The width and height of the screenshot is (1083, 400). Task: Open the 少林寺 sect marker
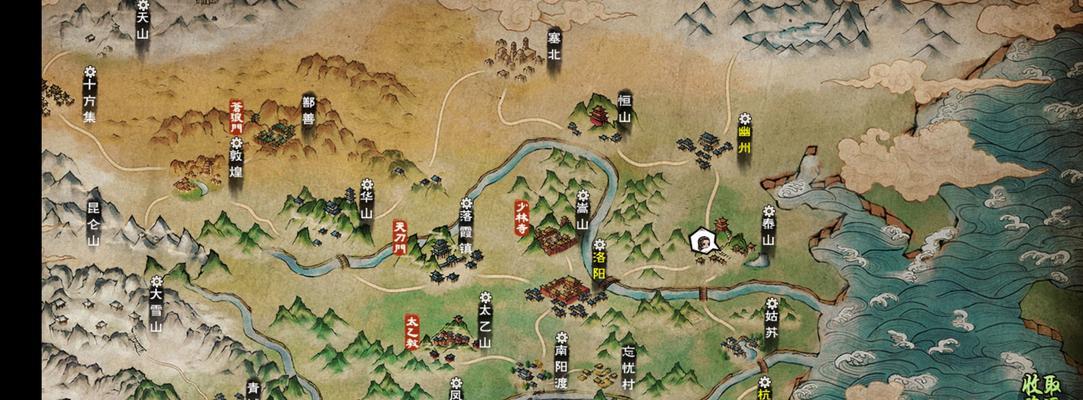tap(521, 213)
